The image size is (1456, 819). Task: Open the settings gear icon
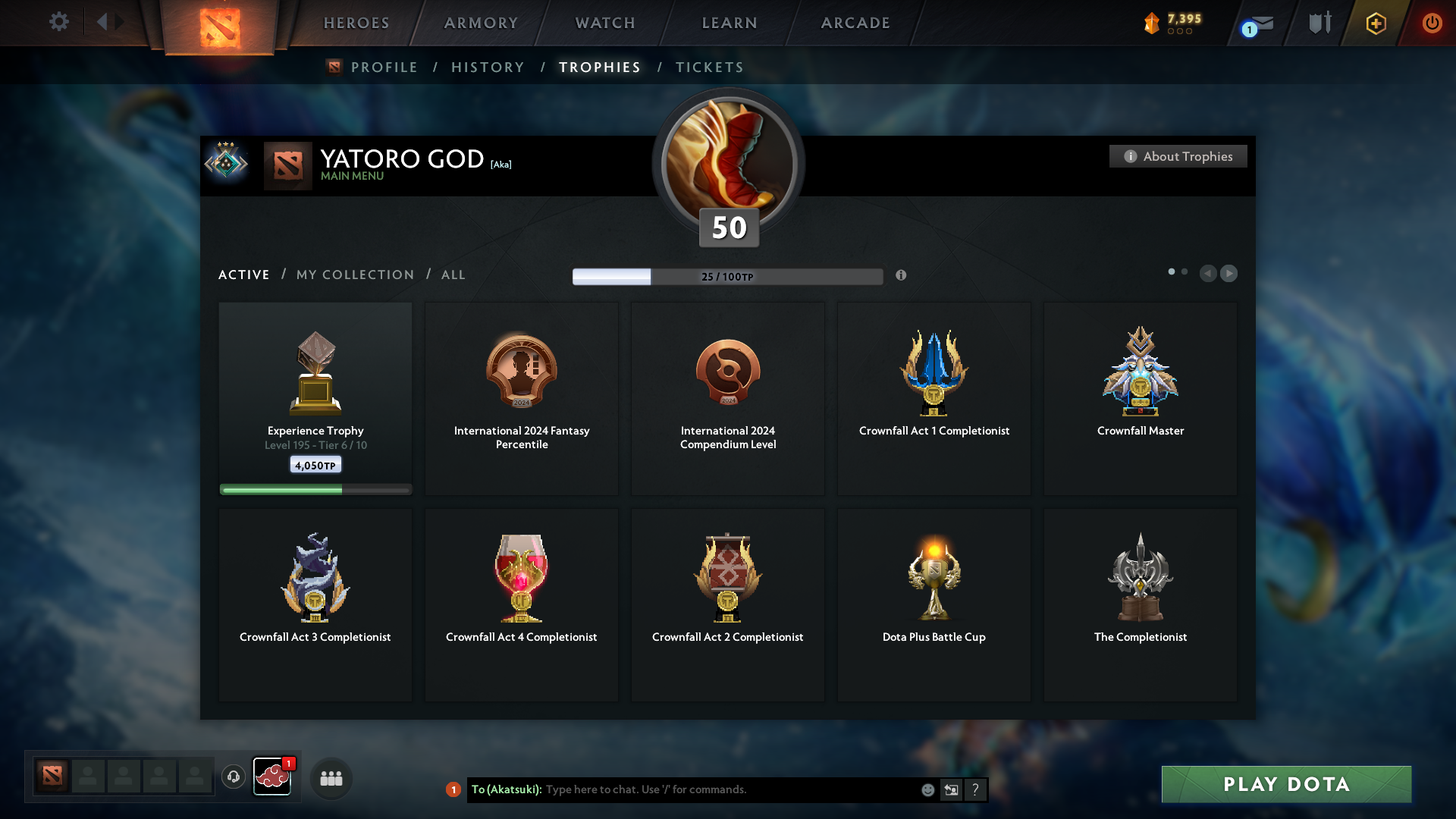tap(59, 22)
